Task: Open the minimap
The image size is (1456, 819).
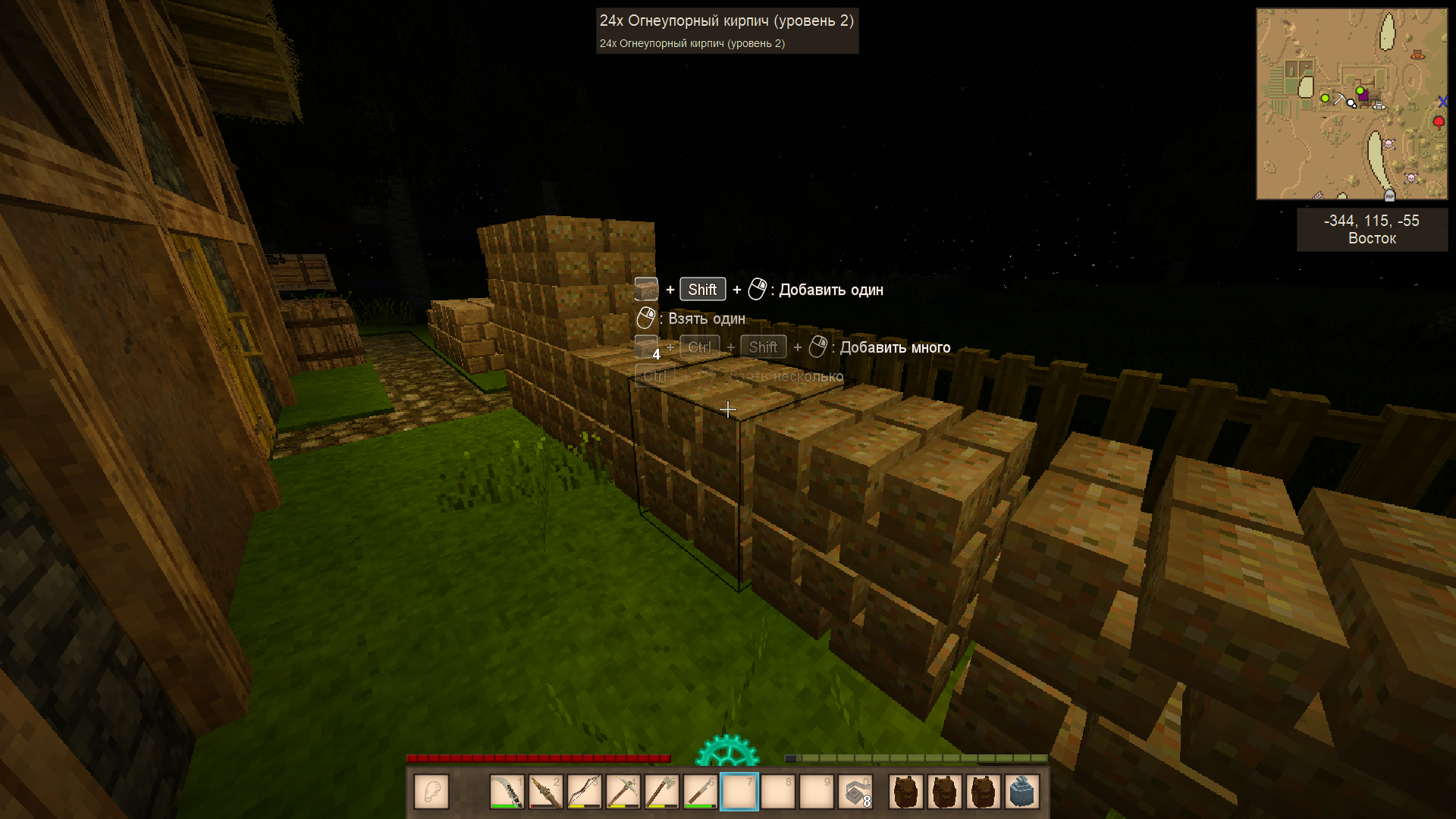Action: [x=1351, y=104]
